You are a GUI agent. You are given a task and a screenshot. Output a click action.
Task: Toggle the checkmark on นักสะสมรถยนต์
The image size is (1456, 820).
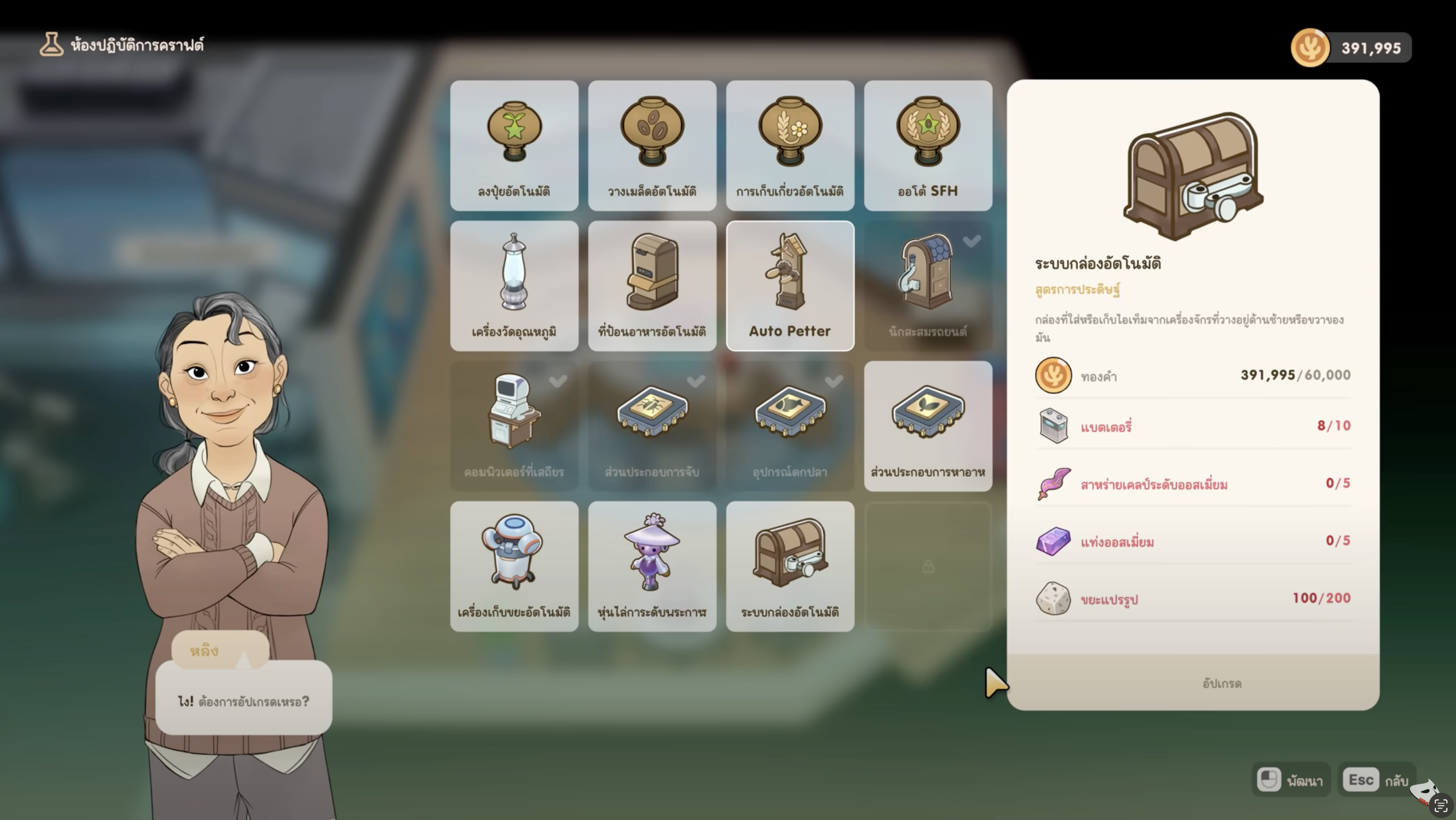(972, 241)
